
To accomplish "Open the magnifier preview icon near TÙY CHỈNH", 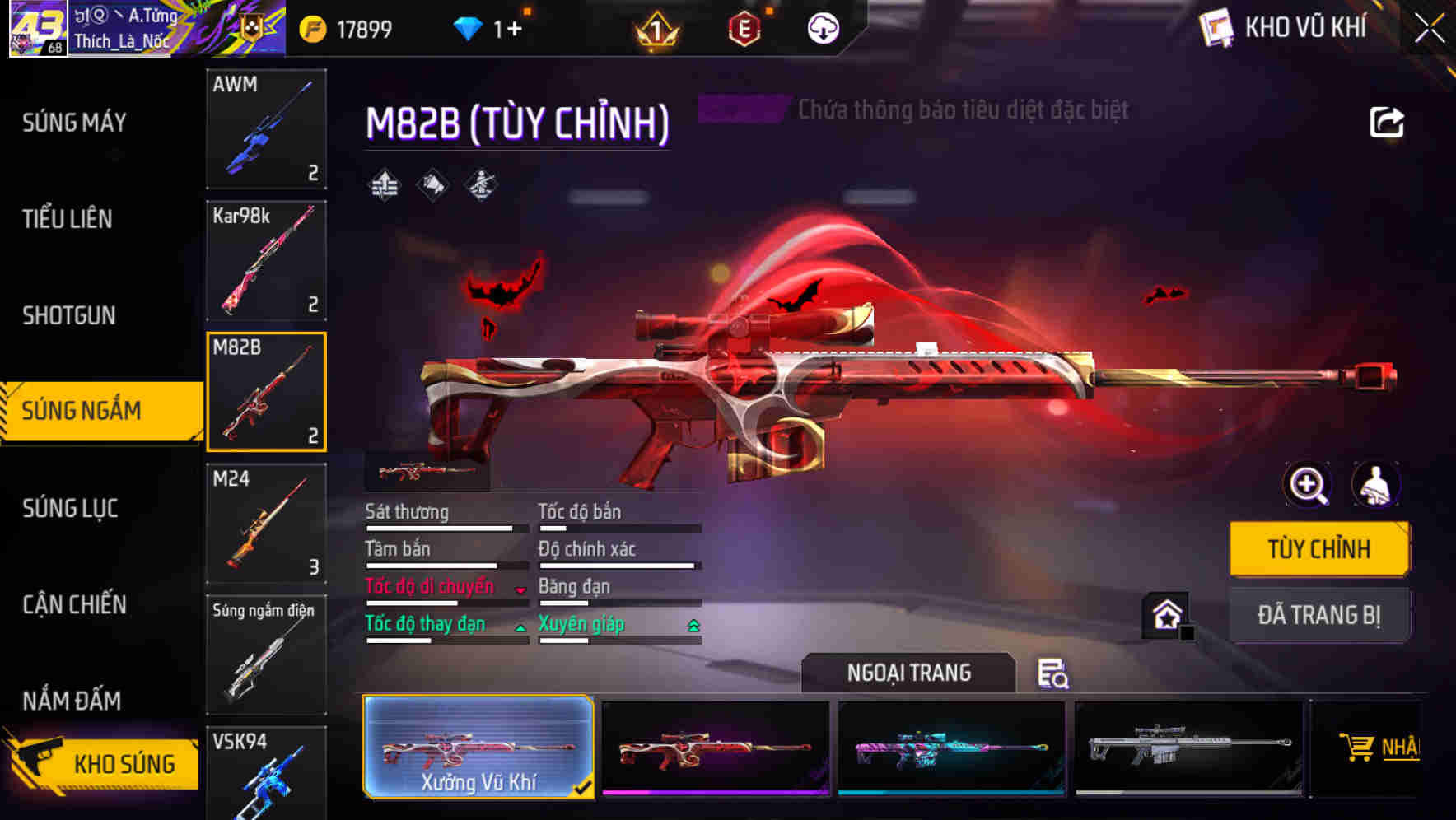I will click(1308, 486).
